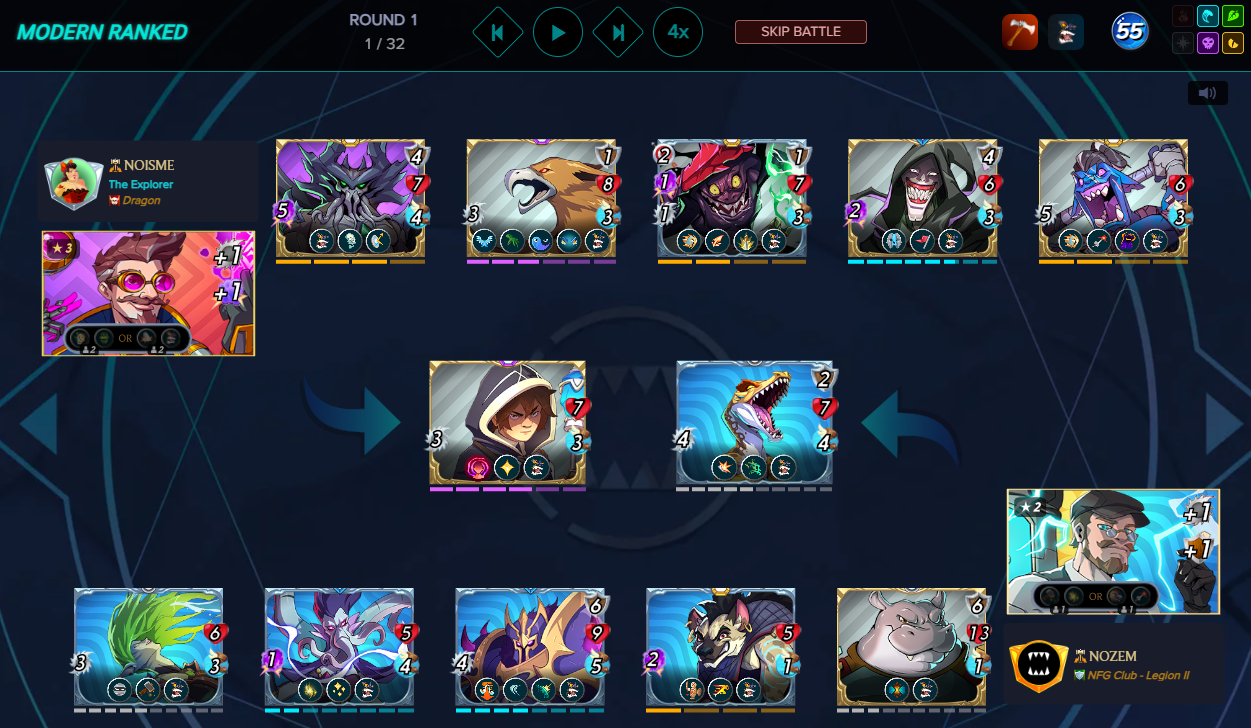Click the large left arrow at screen edge
This screenshot has height=728, width=1251.
point(38,424)
